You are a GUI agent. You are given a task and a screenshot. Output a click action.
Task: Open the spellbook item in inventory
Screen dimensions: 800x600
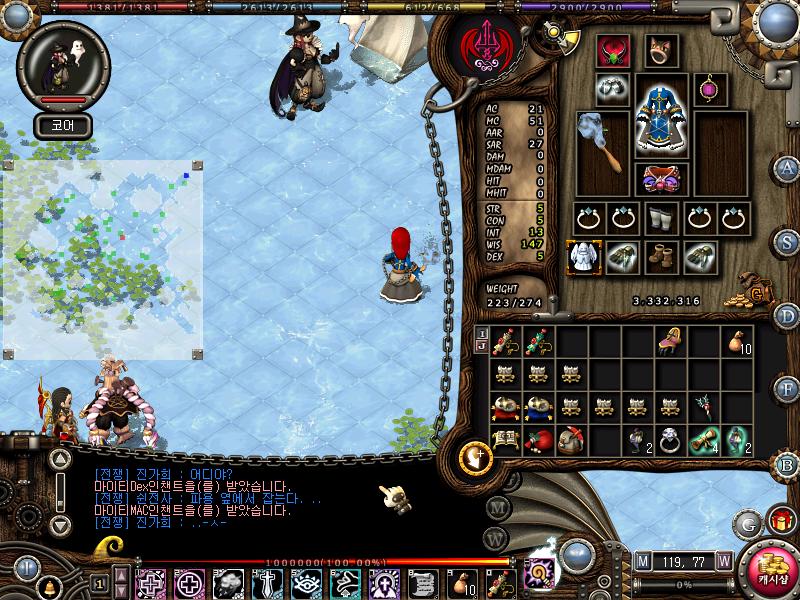tap(506, 441)
